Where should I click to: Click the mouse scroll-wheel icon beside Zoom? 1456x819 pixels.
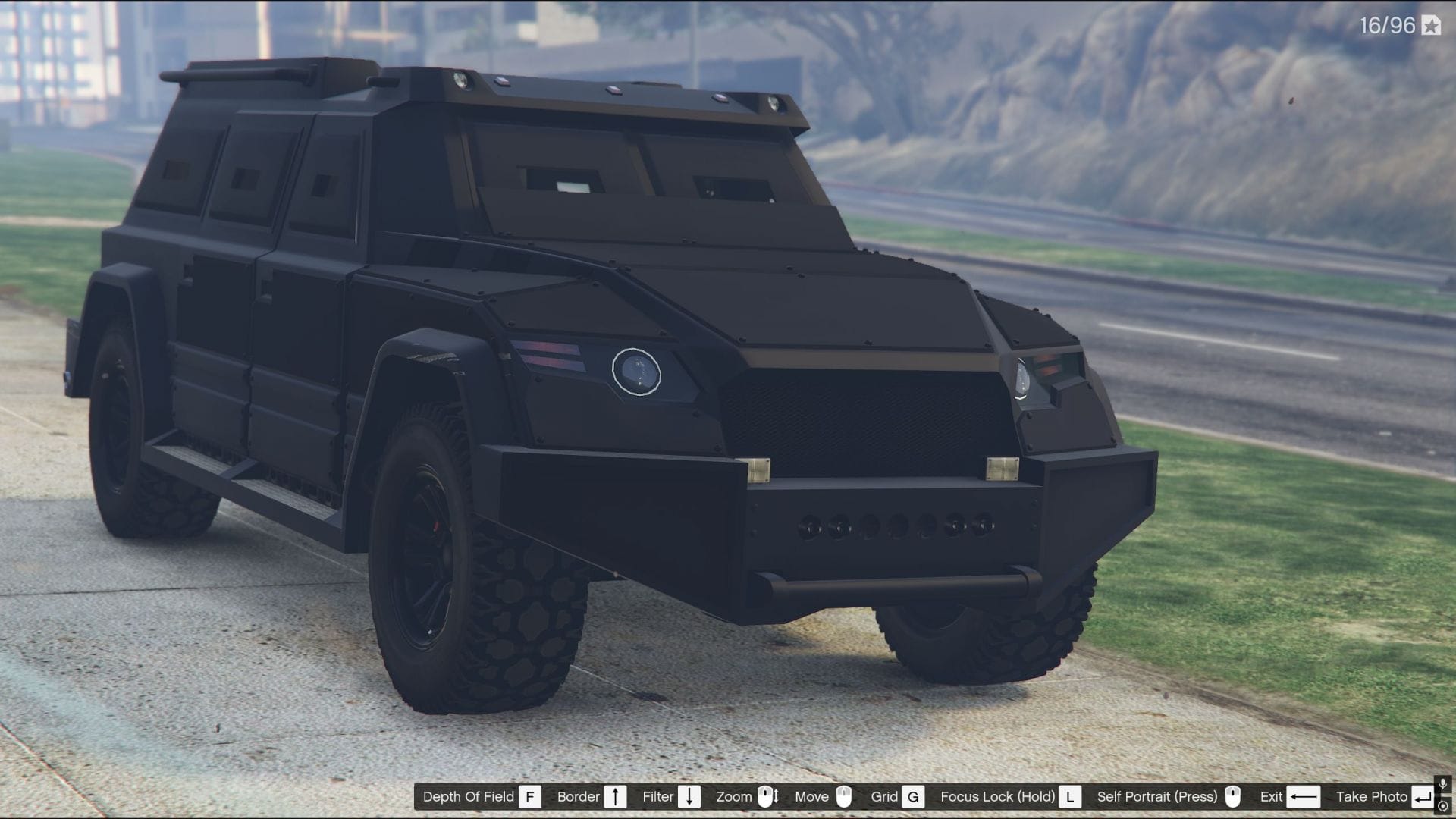coord(766,796)
